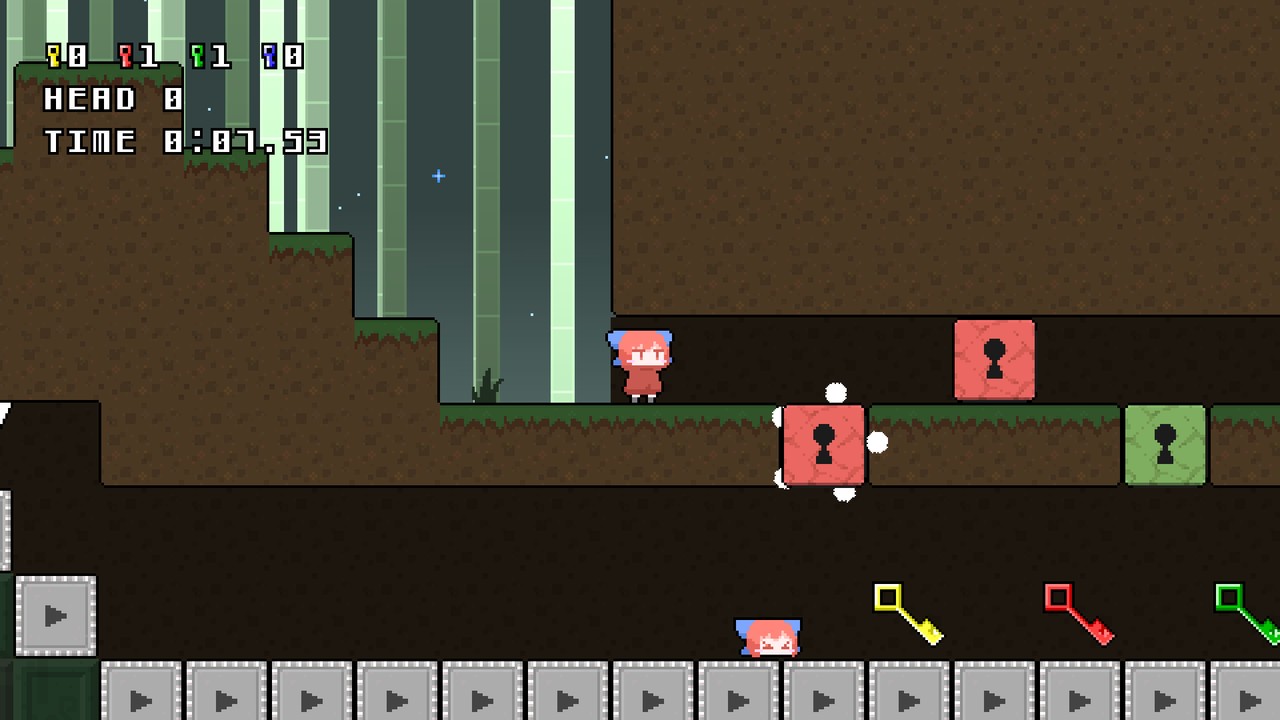Select the red key icon in the HUD
This screenshot has height=720, width=1280.
[x=124, y=58]
